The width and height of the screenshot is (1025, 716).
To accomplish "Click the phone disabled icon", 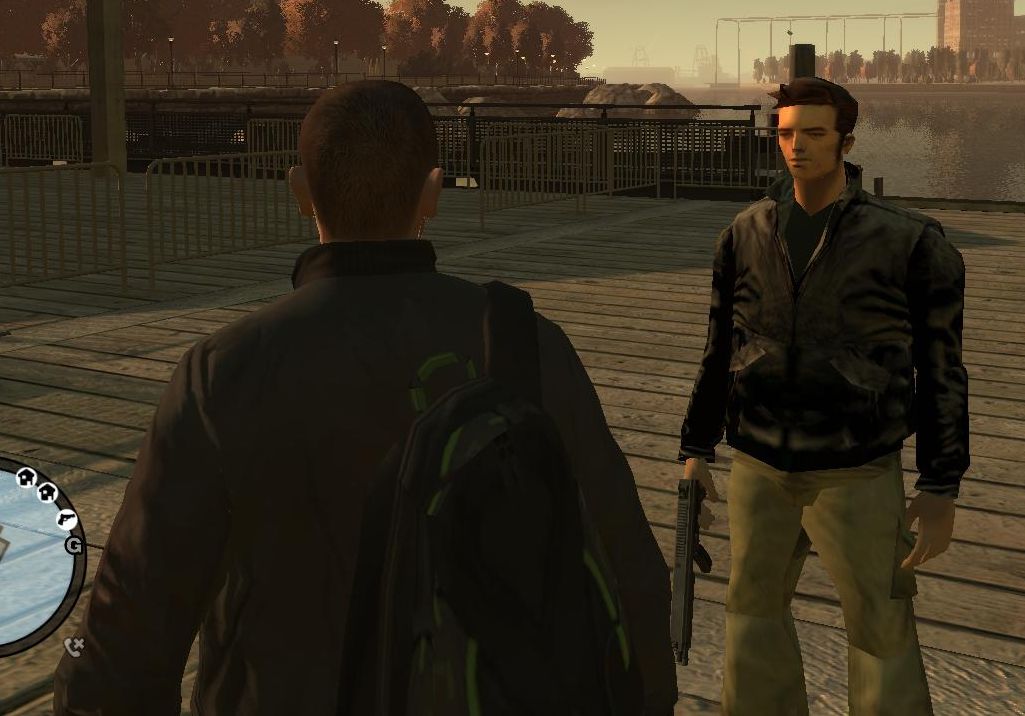I will 74,647.
